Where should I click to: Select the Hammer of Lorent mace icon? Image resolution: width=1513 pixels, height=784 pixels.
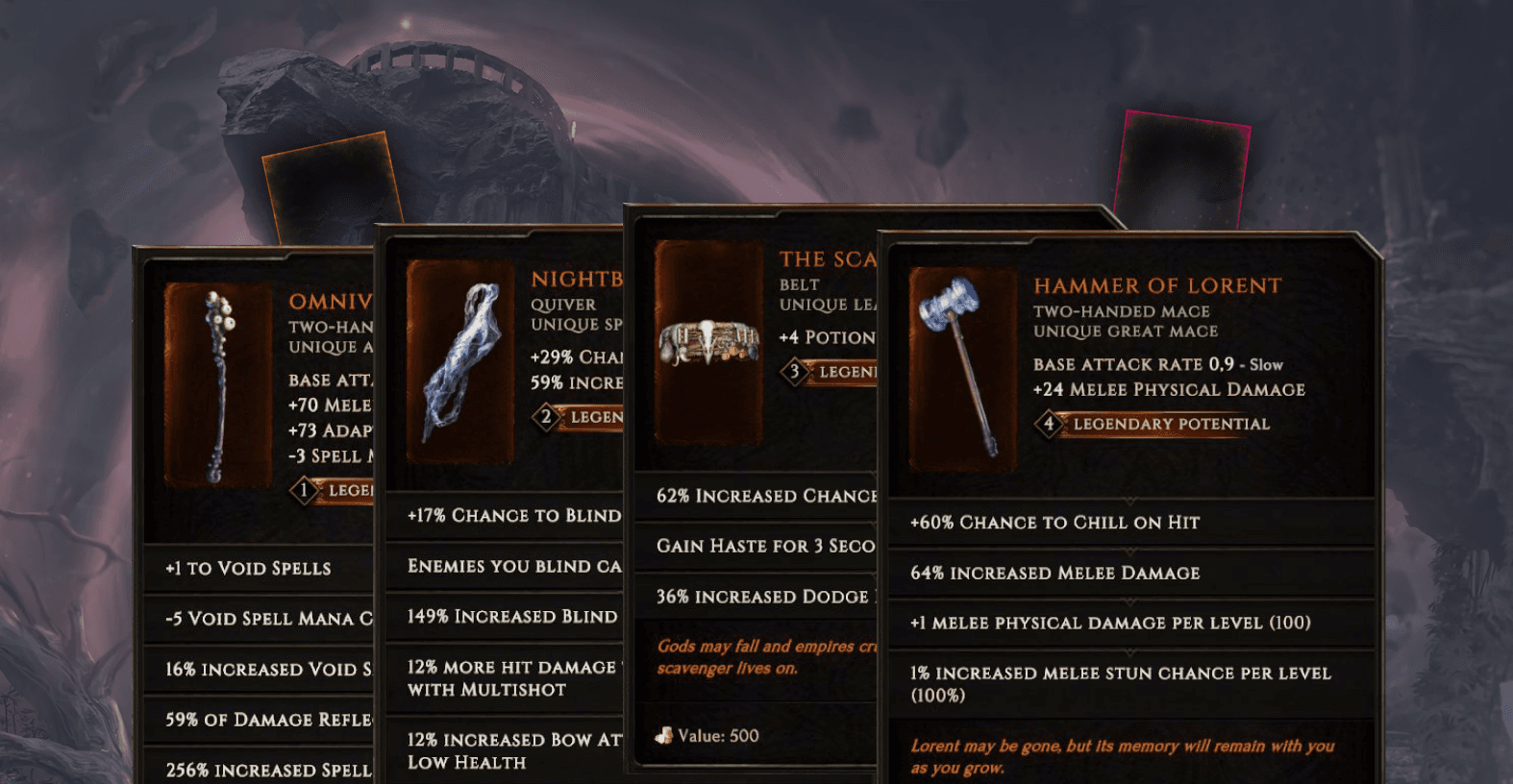(958, 365)
